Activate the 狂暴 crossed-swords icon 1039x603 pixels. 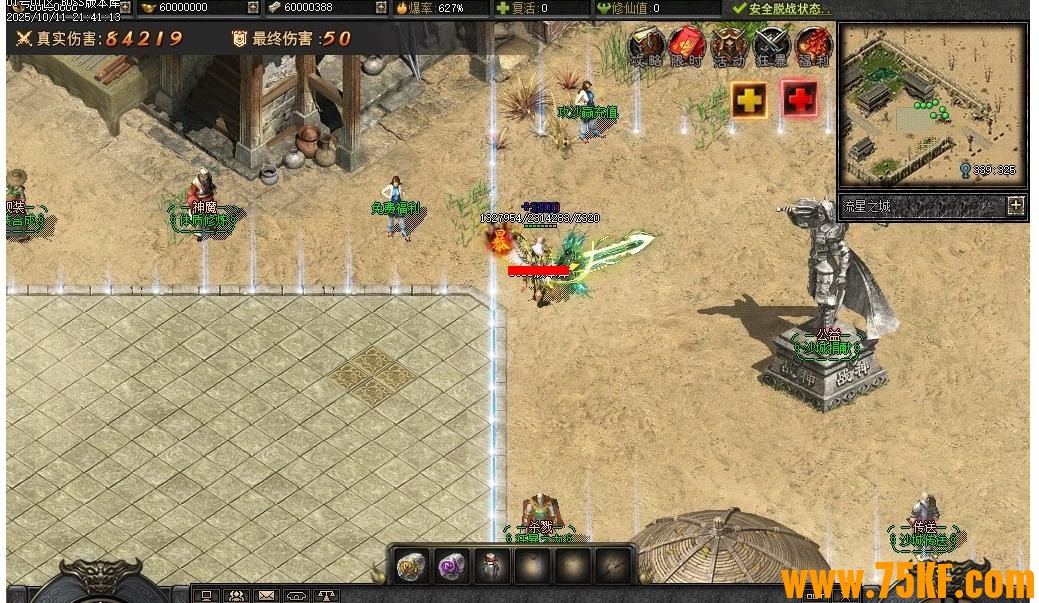771,45
